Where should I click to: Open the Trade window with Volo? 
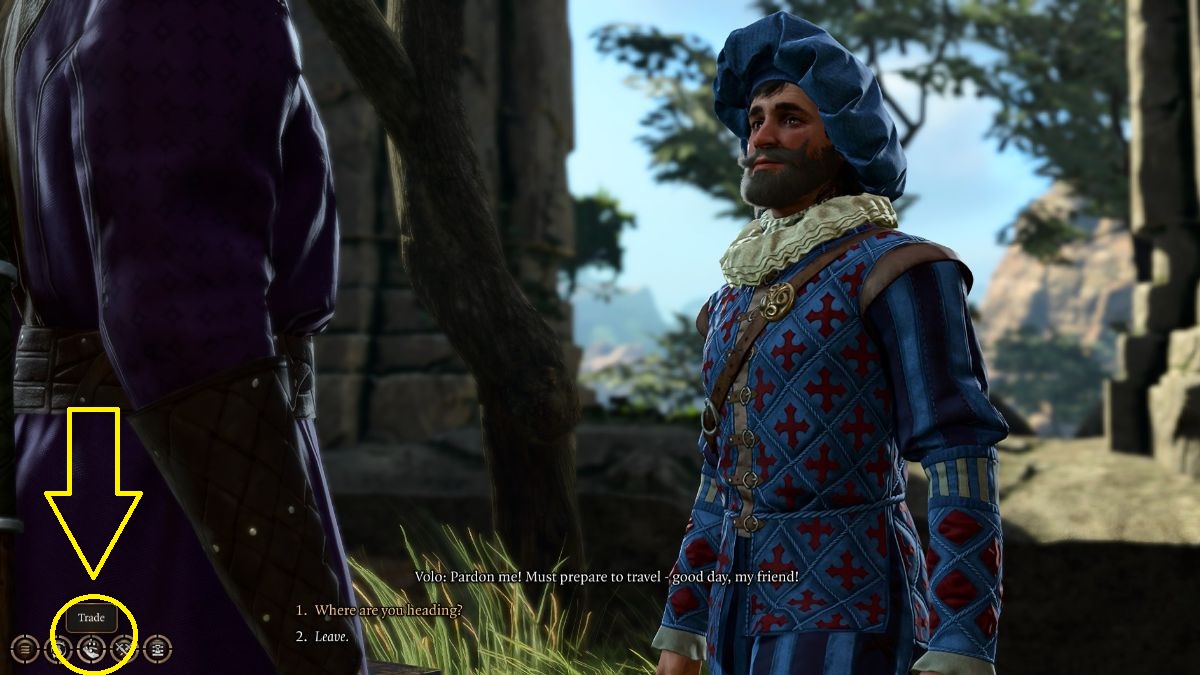point(91,649)
